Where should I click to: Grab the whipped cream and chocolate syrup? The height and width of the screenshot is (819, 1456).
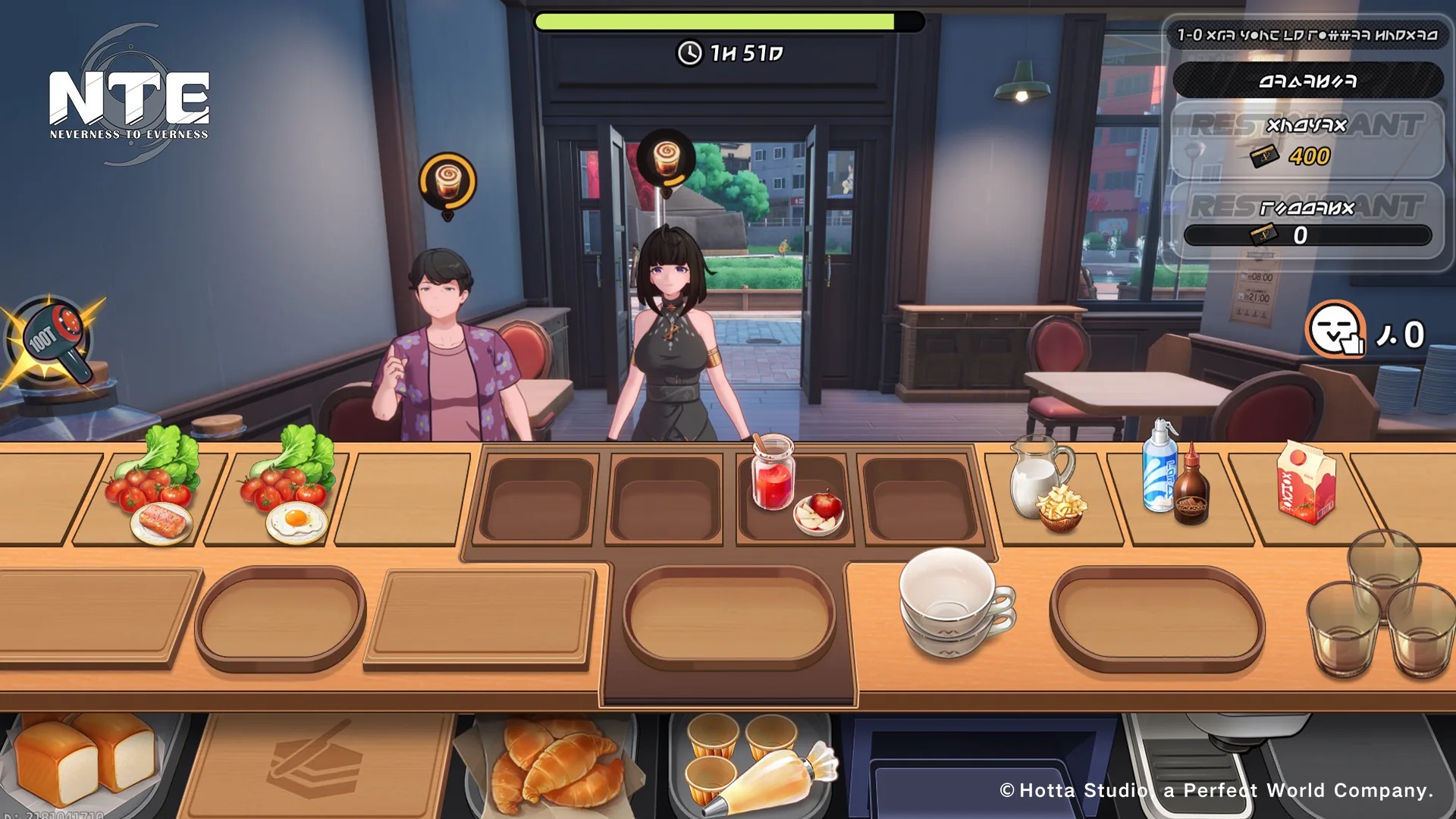(x=1174, y=476)
